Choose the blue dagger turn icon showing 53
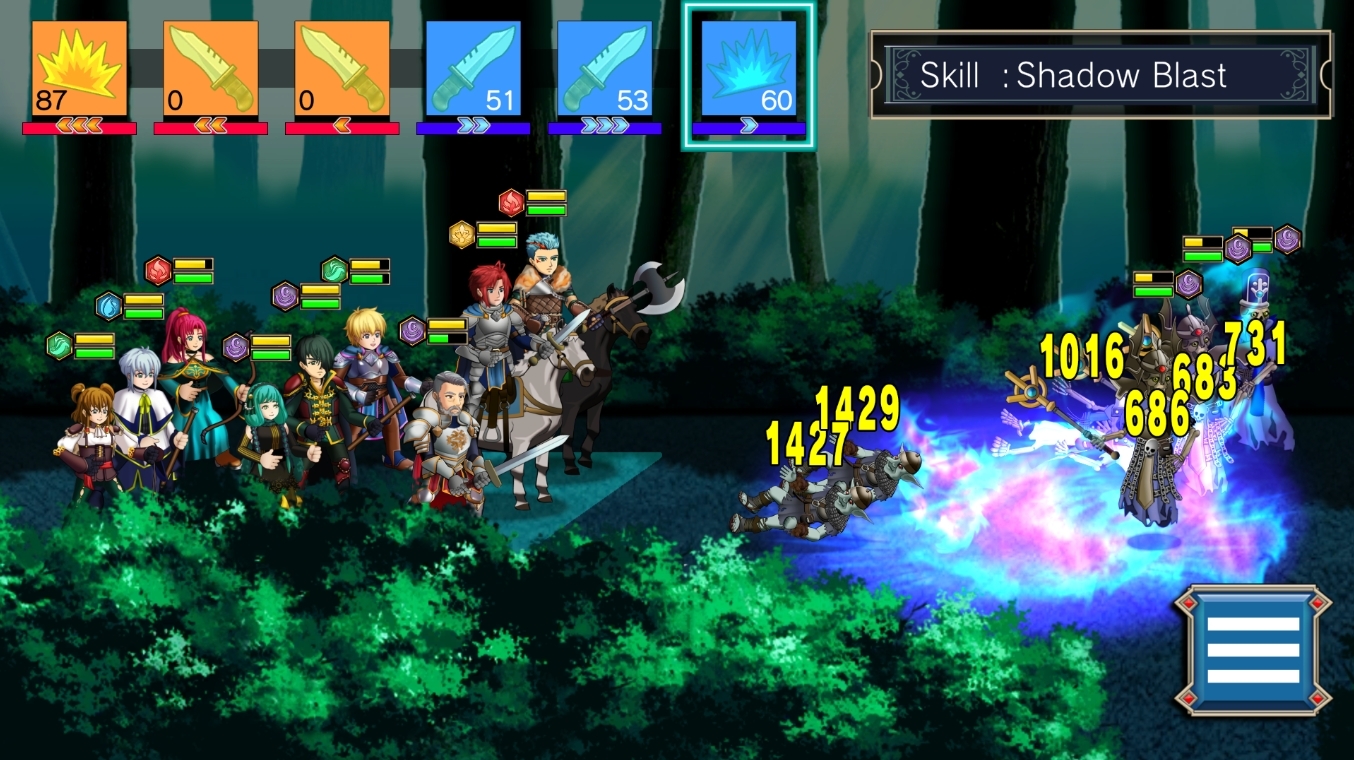This screenshot has height=760, width=1354. (604, 68)
